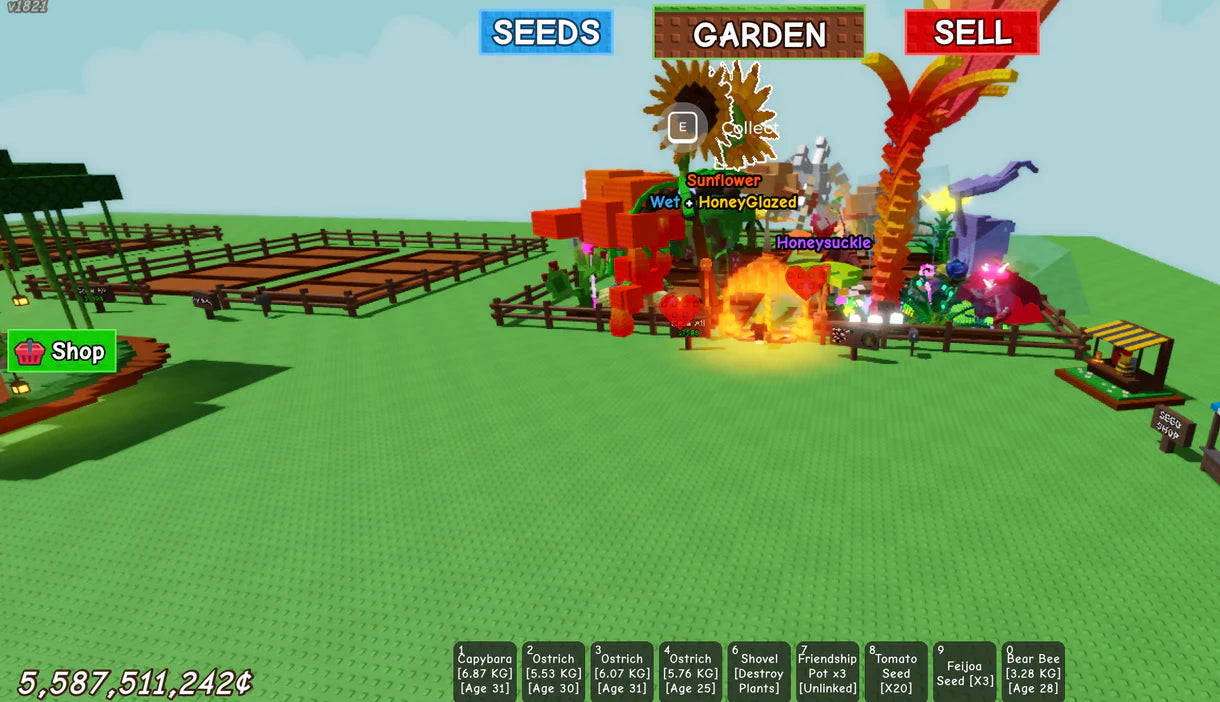Click the Garden button

[759, 33]
